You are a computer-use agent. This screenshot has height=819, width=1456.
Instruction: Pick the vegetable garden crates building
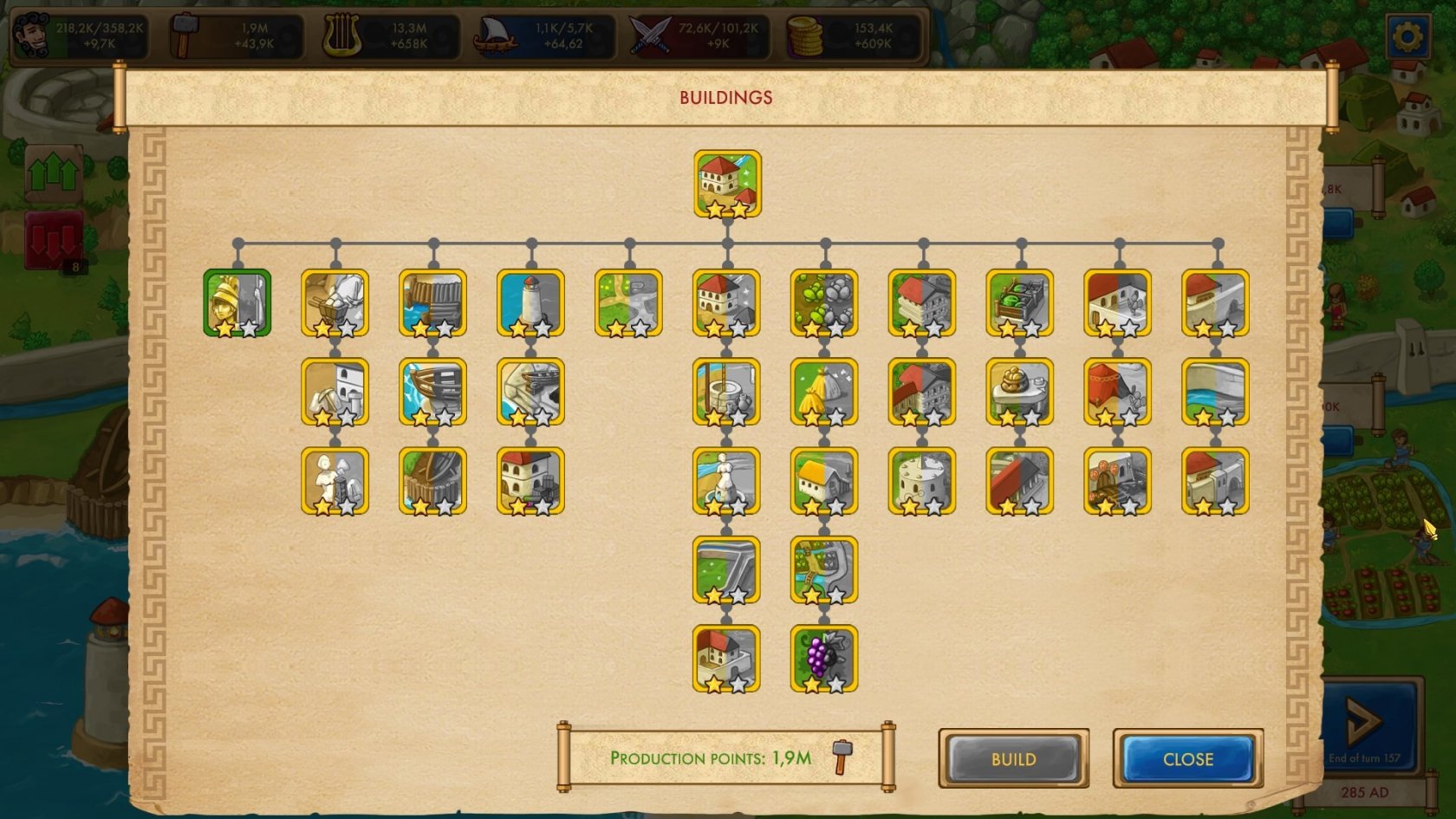1019,302
